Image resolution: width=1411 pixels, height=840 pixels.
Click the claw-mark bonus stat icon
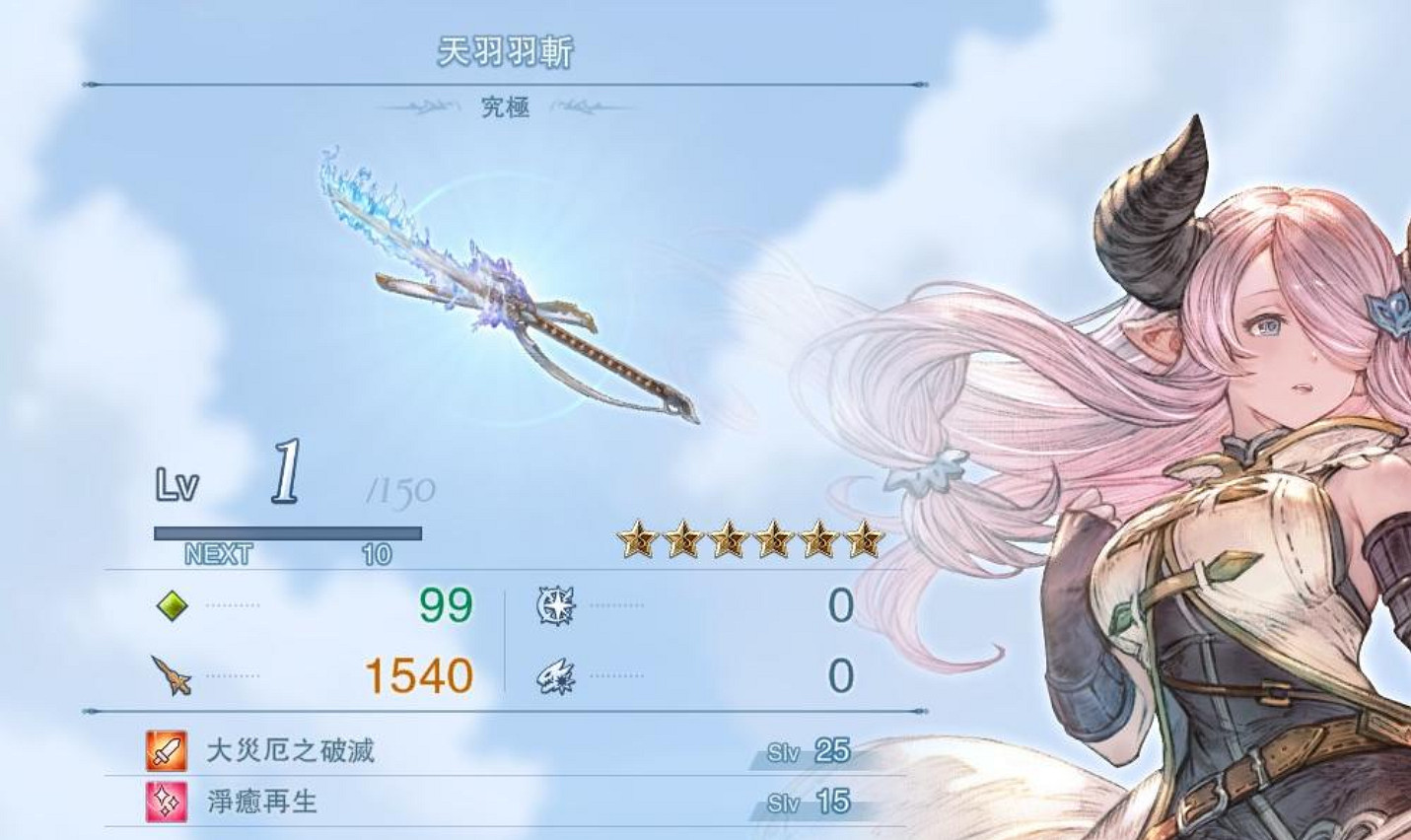[555, 676]
